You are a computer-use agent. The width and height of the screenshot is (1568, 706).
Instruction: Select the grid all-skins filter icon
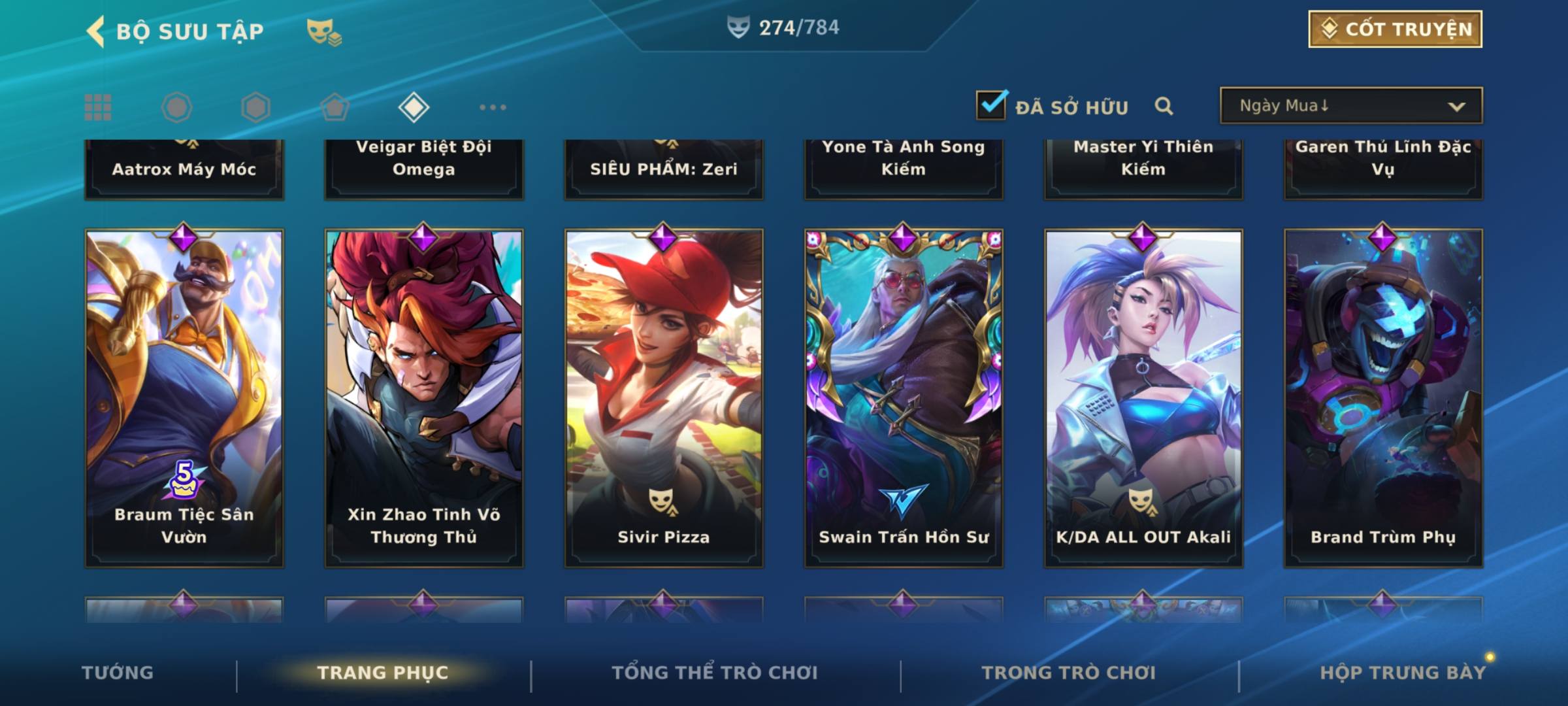point(98,107)
